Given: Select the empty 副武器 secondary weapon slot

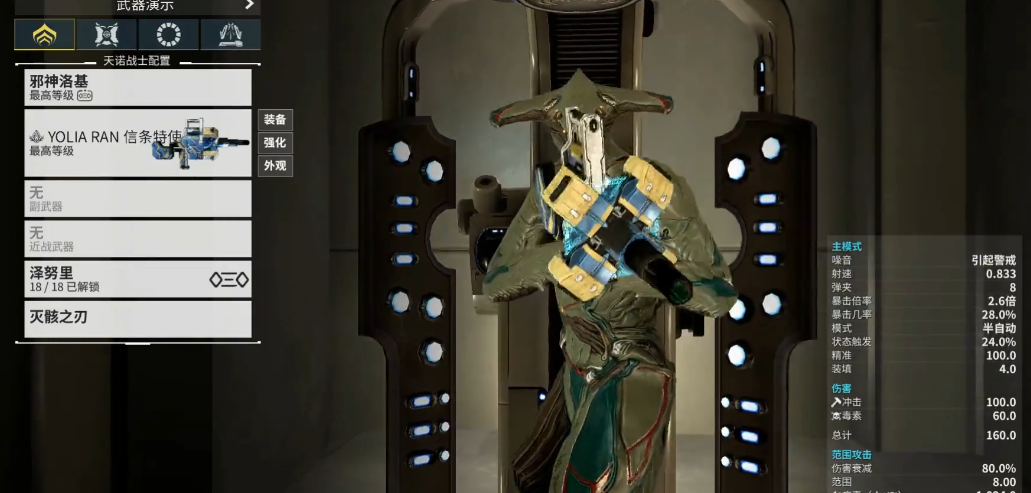Looking at the screenshot, I should (x=137, y=198).
